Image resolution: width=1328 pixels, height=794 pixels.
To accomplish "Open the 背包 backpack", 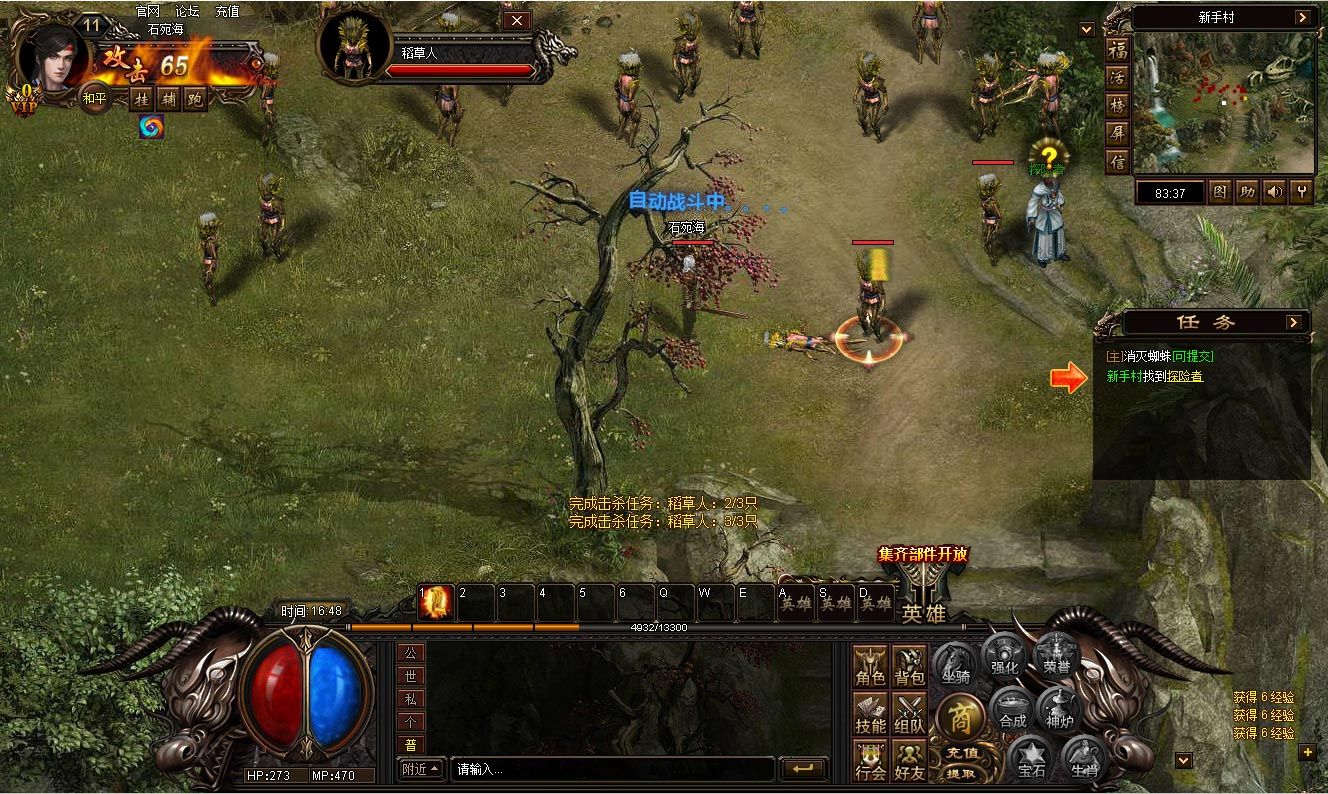I will pyautogui.click(x=909, y=666).
